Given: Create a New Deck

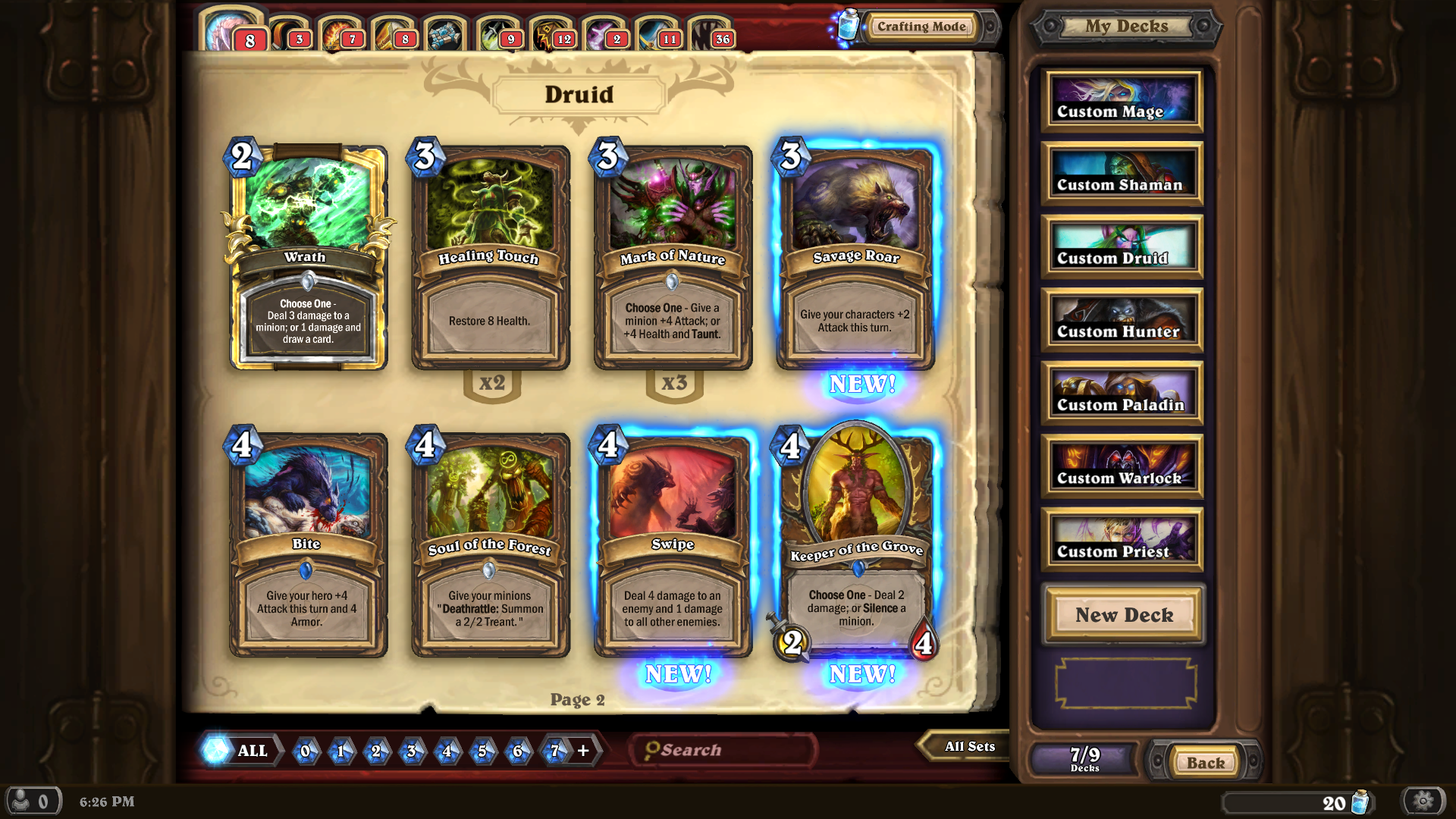Looking at the screenshot, I should tap(1124, 614).
